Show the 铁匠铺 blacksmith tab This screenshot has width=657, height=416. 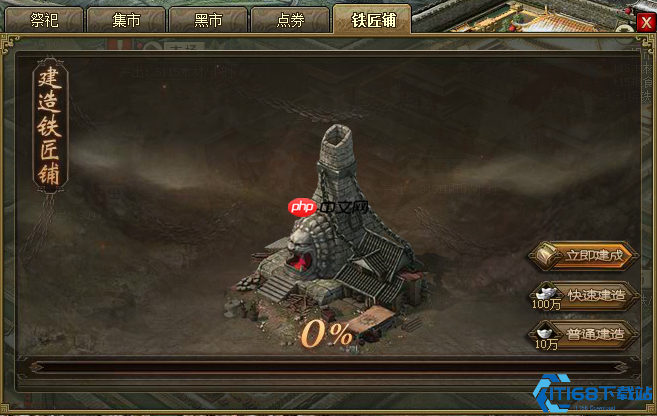coord(372,18)
